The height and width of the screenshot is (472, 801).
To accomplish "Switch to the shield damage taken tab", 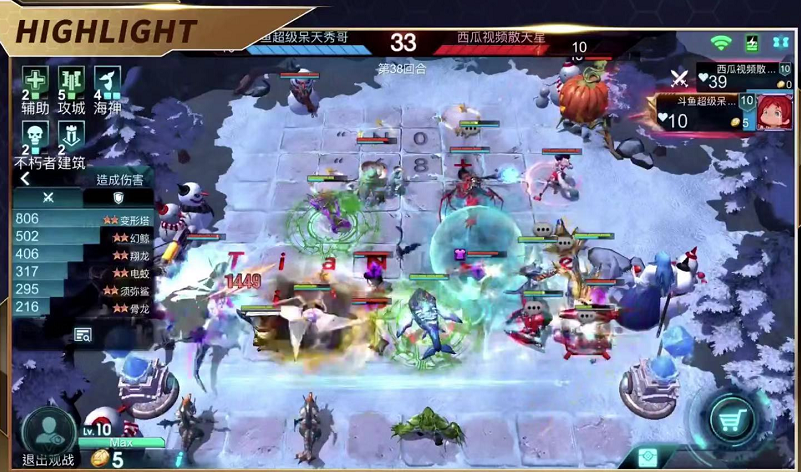I will (x=118, y=198).
